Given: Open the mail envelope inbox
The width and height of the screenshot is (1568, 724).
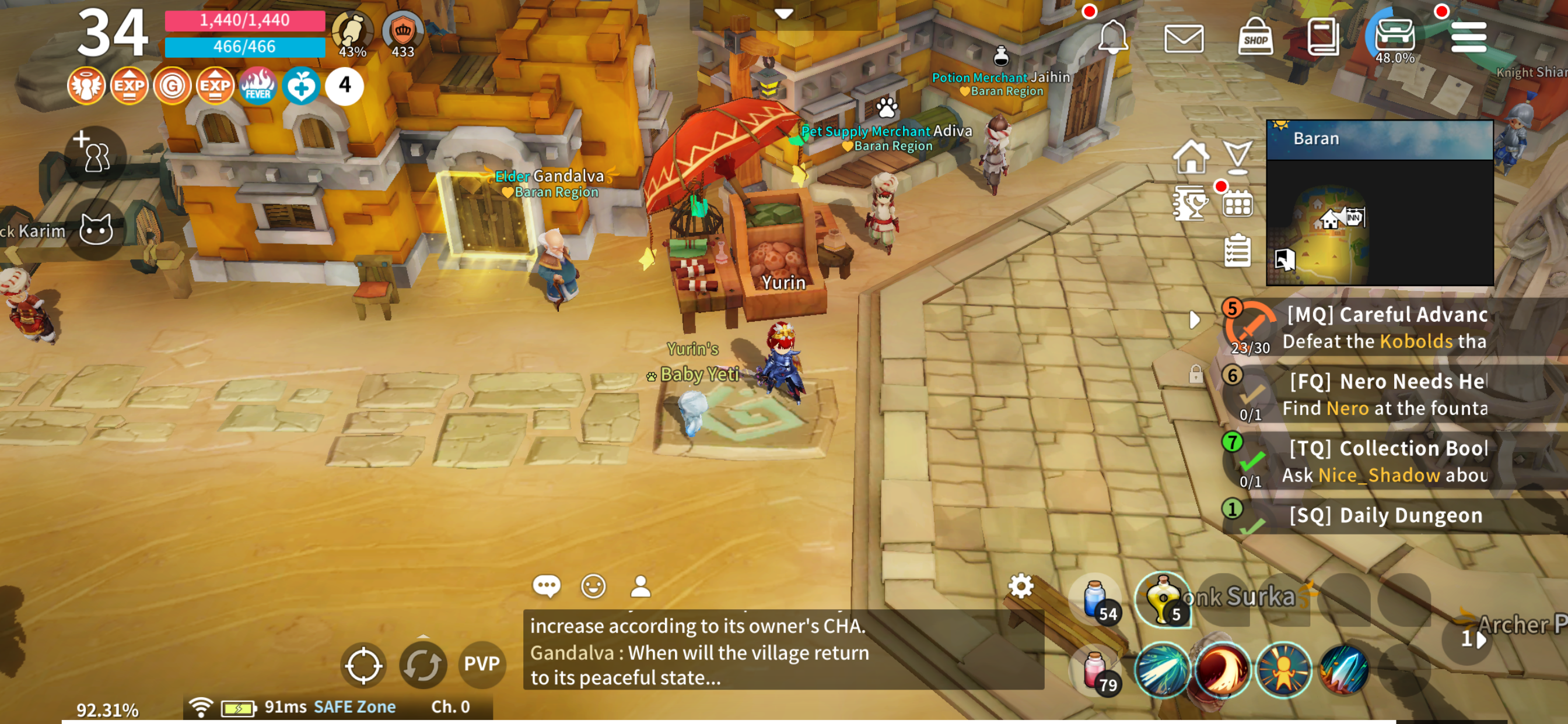Looking at the screenshot, I should pos(1184,39).
